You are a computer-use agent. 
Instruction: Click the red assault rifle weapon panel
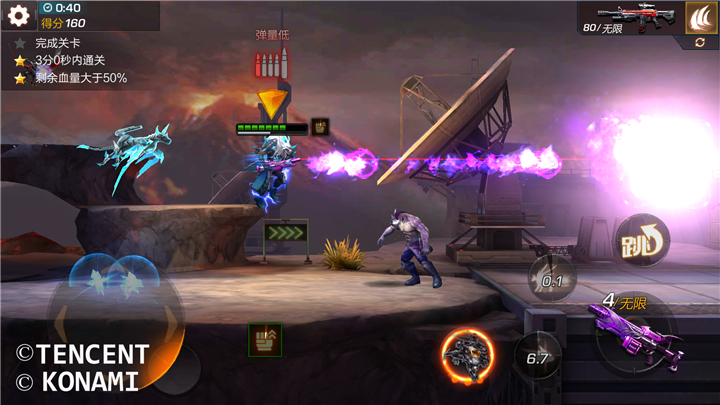(x=628, y=17)
